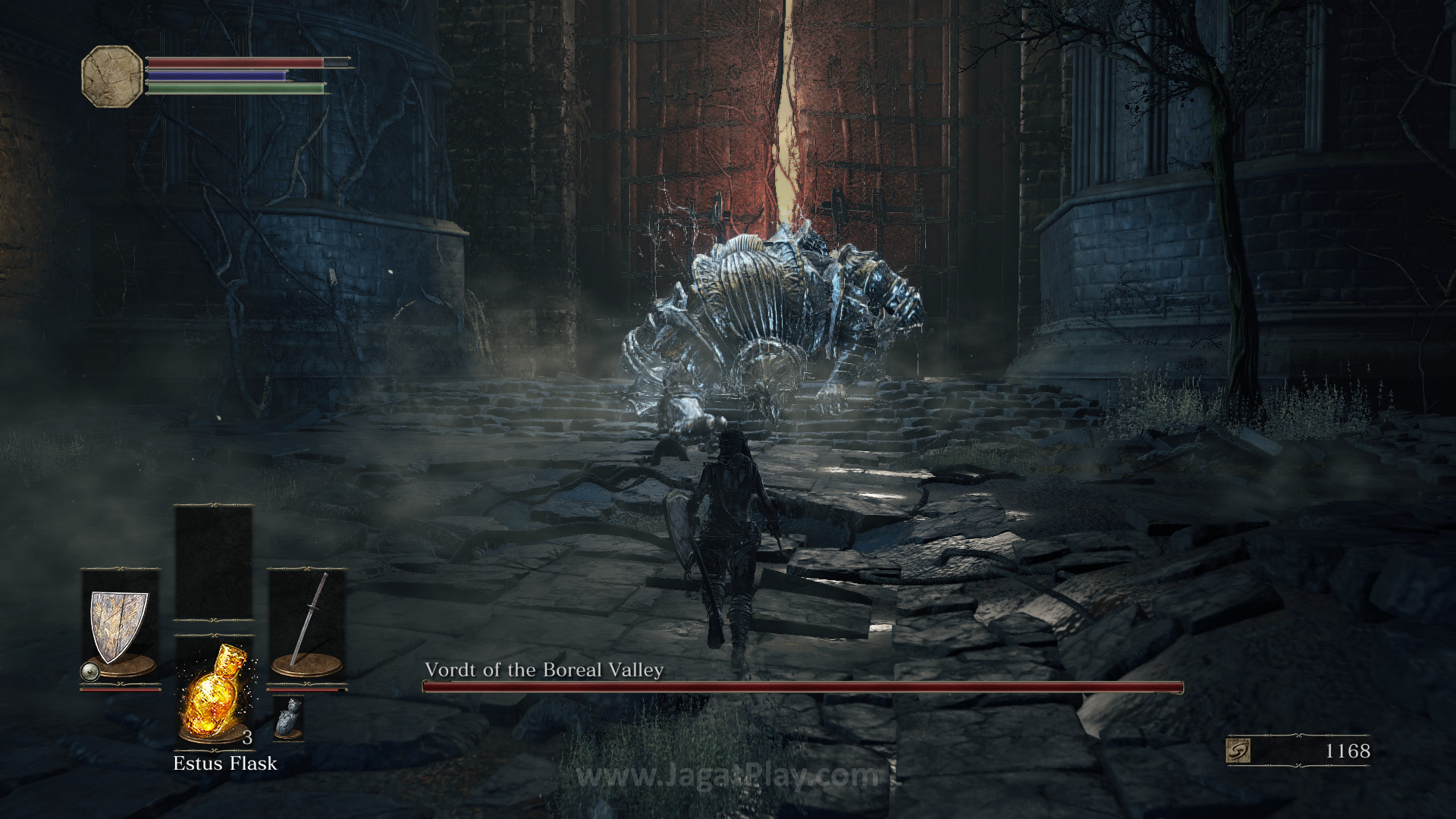Click the octagonal emblem beside the status bars
The width and height of the screenshot is (1456, 819).
click(112, 76)
